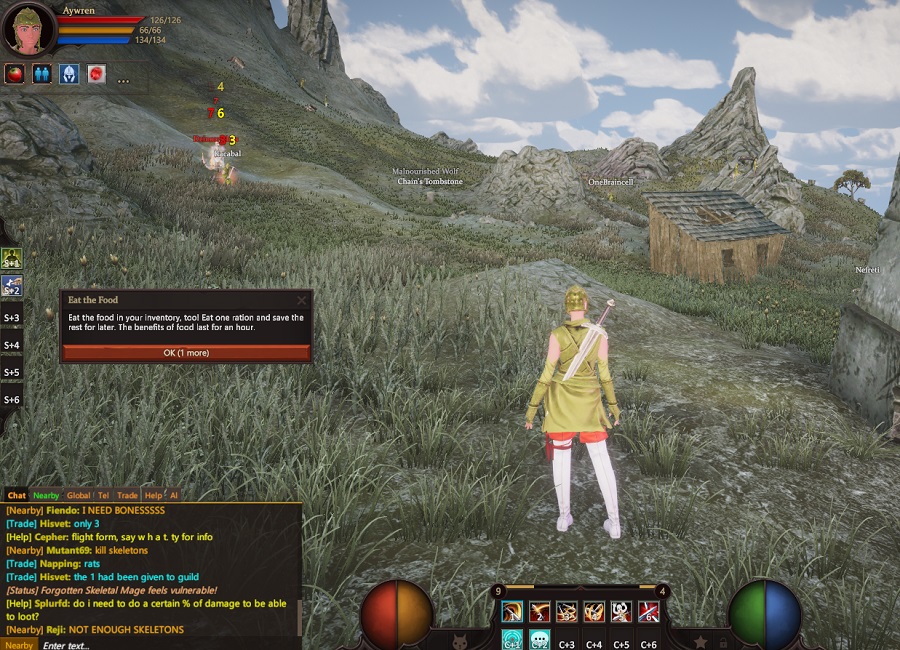Image resolution: width=900 pixels, height=650 pixels.
Task: Trigger the C+1 teal hotbar ability
Action: (x=512, y=640)
